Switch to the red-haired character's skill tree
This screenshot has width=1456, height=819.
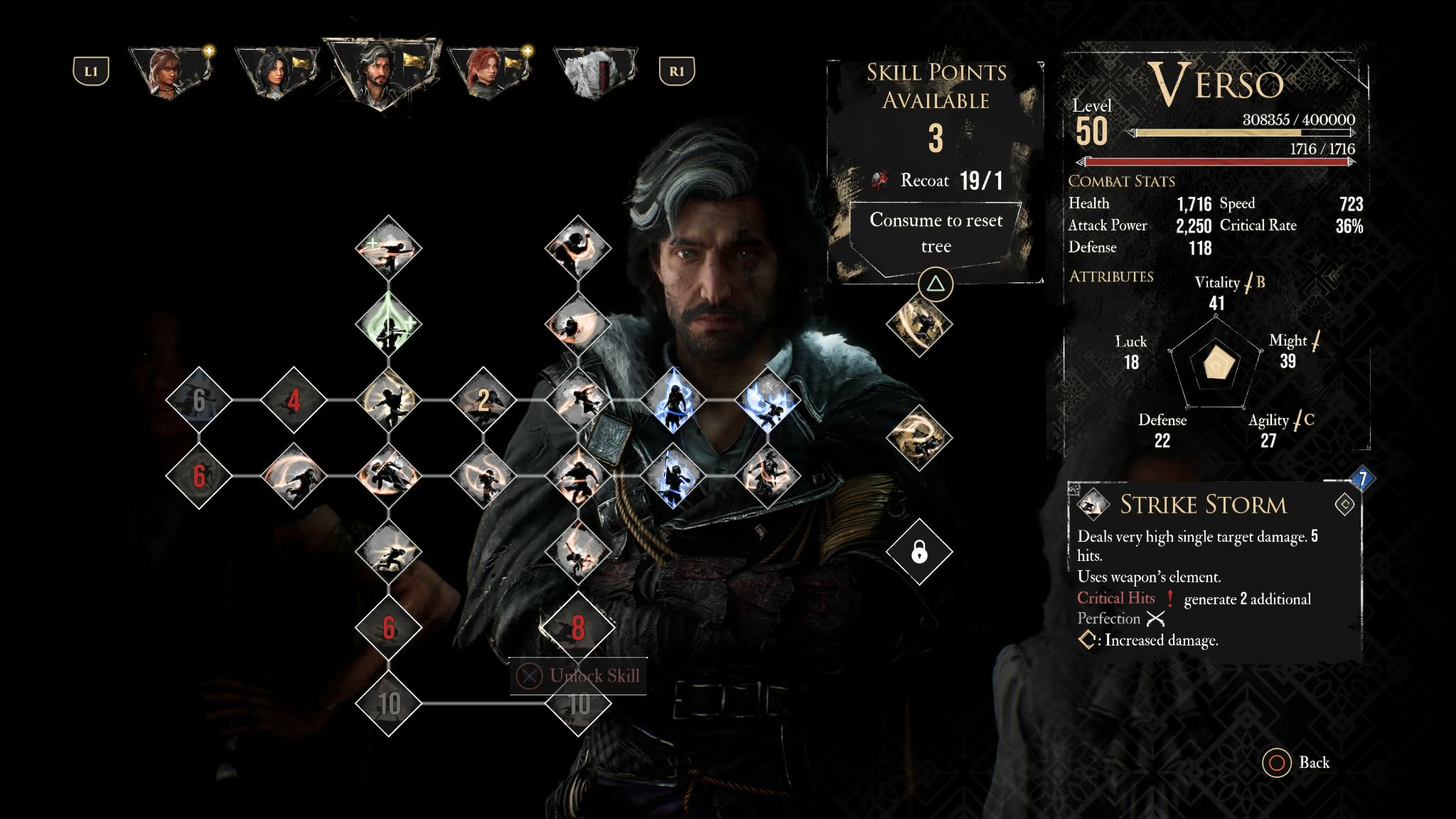point(488,73)
